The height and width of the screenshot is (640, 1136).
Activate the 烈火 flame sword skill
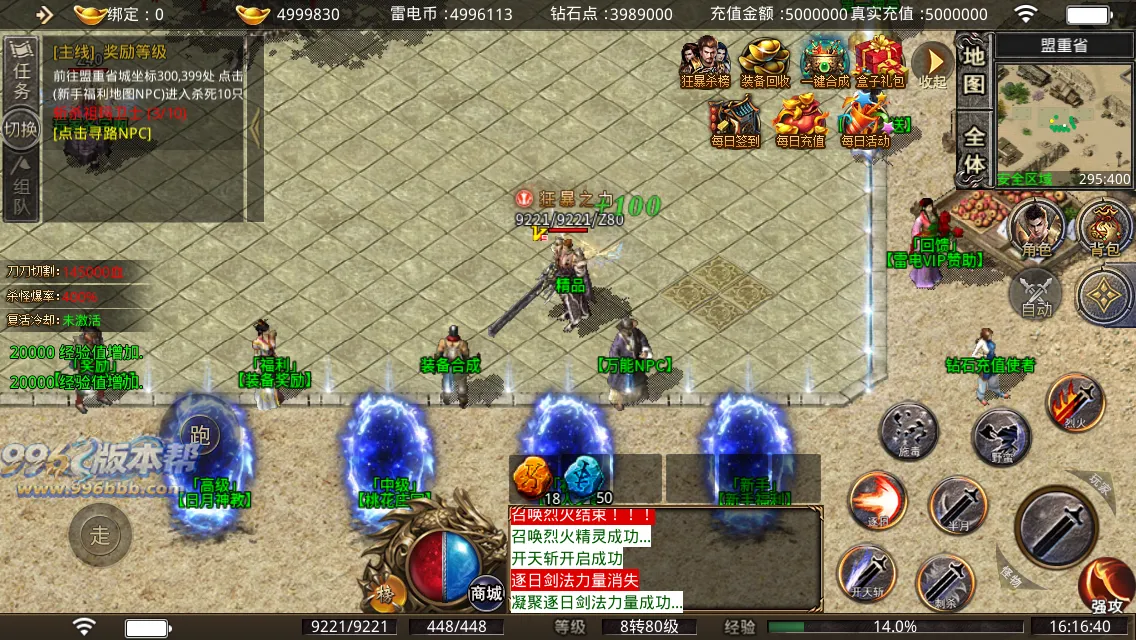click(x=1075, y=401)
